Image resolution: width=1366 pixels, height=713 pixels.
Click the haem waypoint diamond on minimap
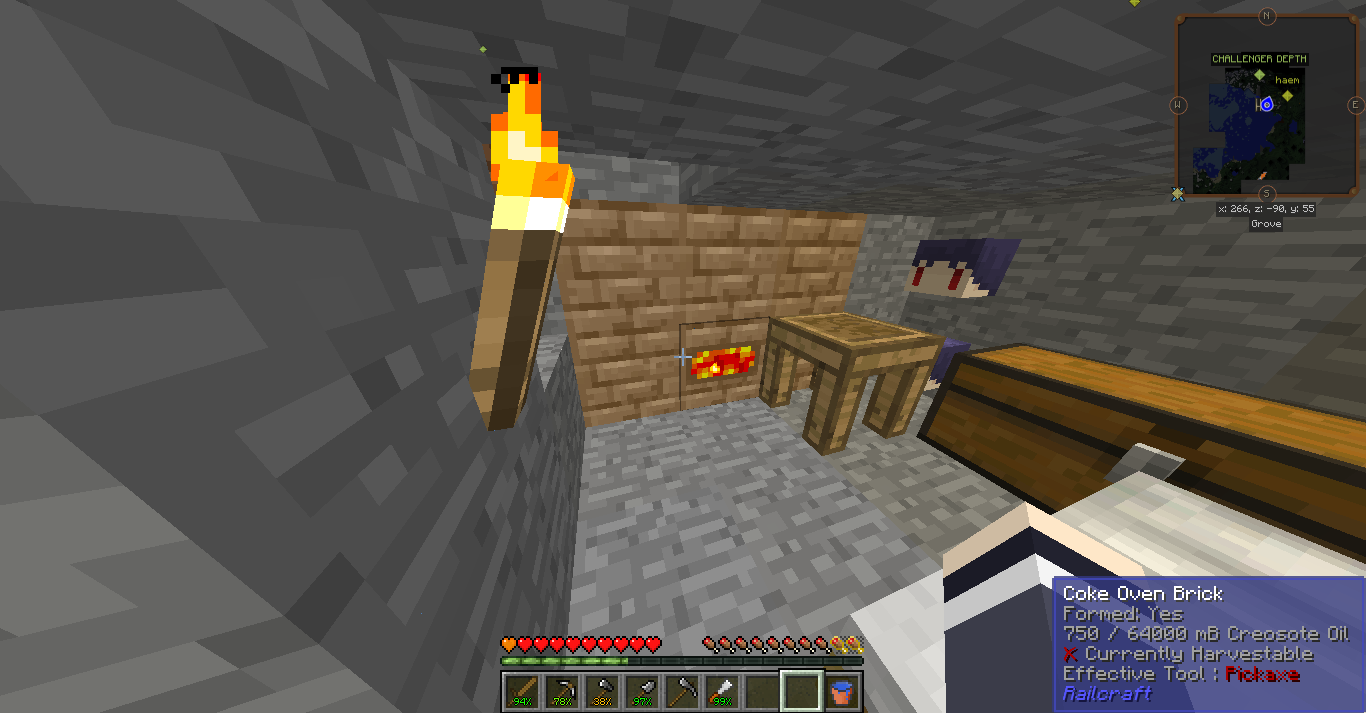1288,95
